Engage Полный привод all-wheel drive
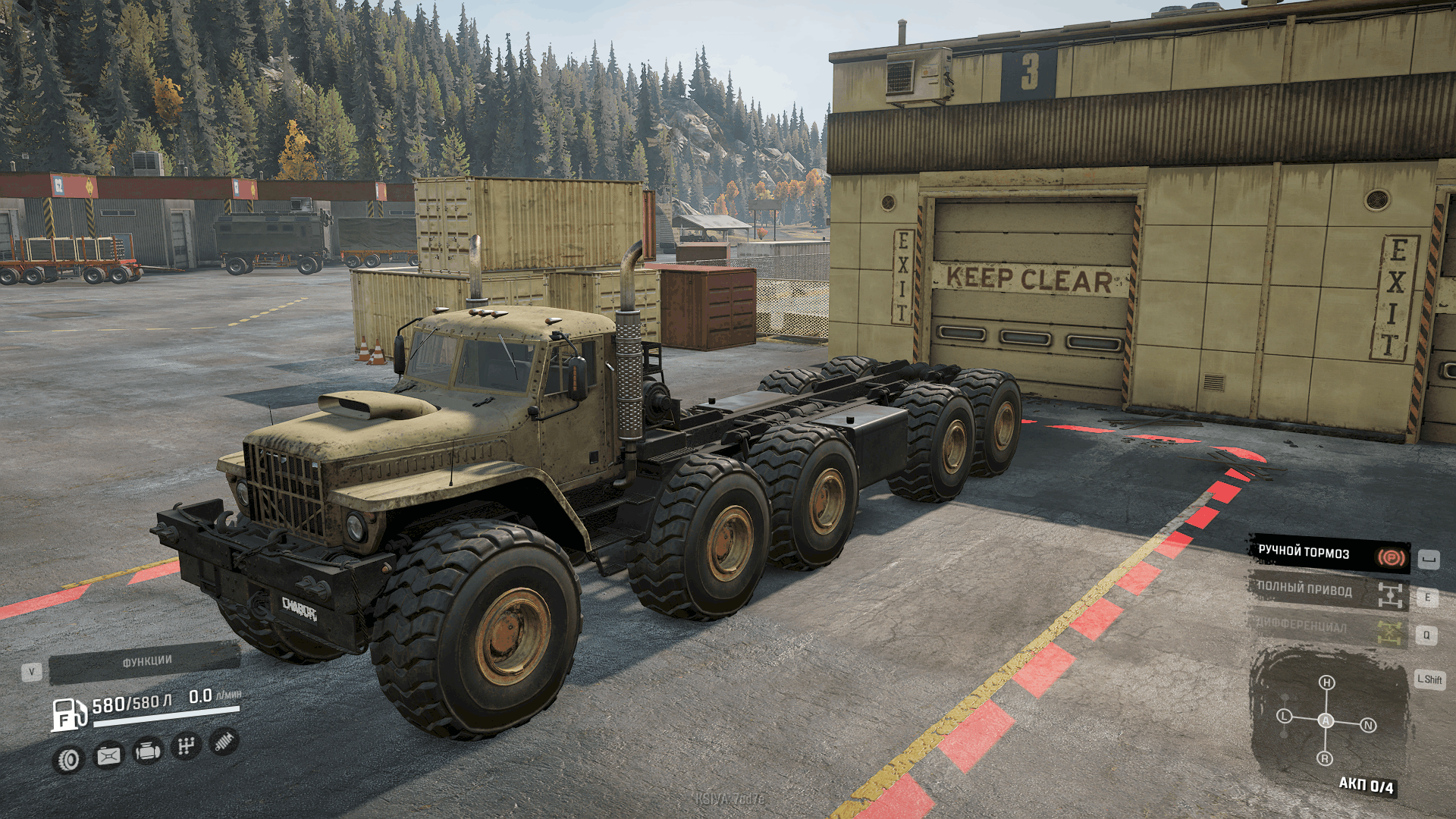1456x819 pixels. [x=1329, y=591]
